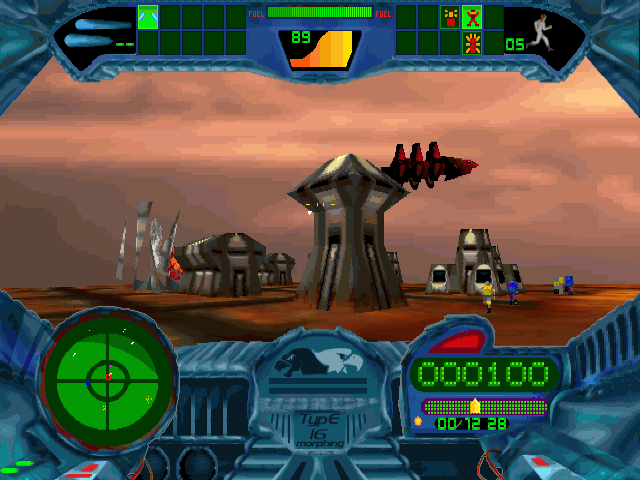Select the red figure on green background icon
The width and height of the screenshot is (640, 480).
point(471,17)
